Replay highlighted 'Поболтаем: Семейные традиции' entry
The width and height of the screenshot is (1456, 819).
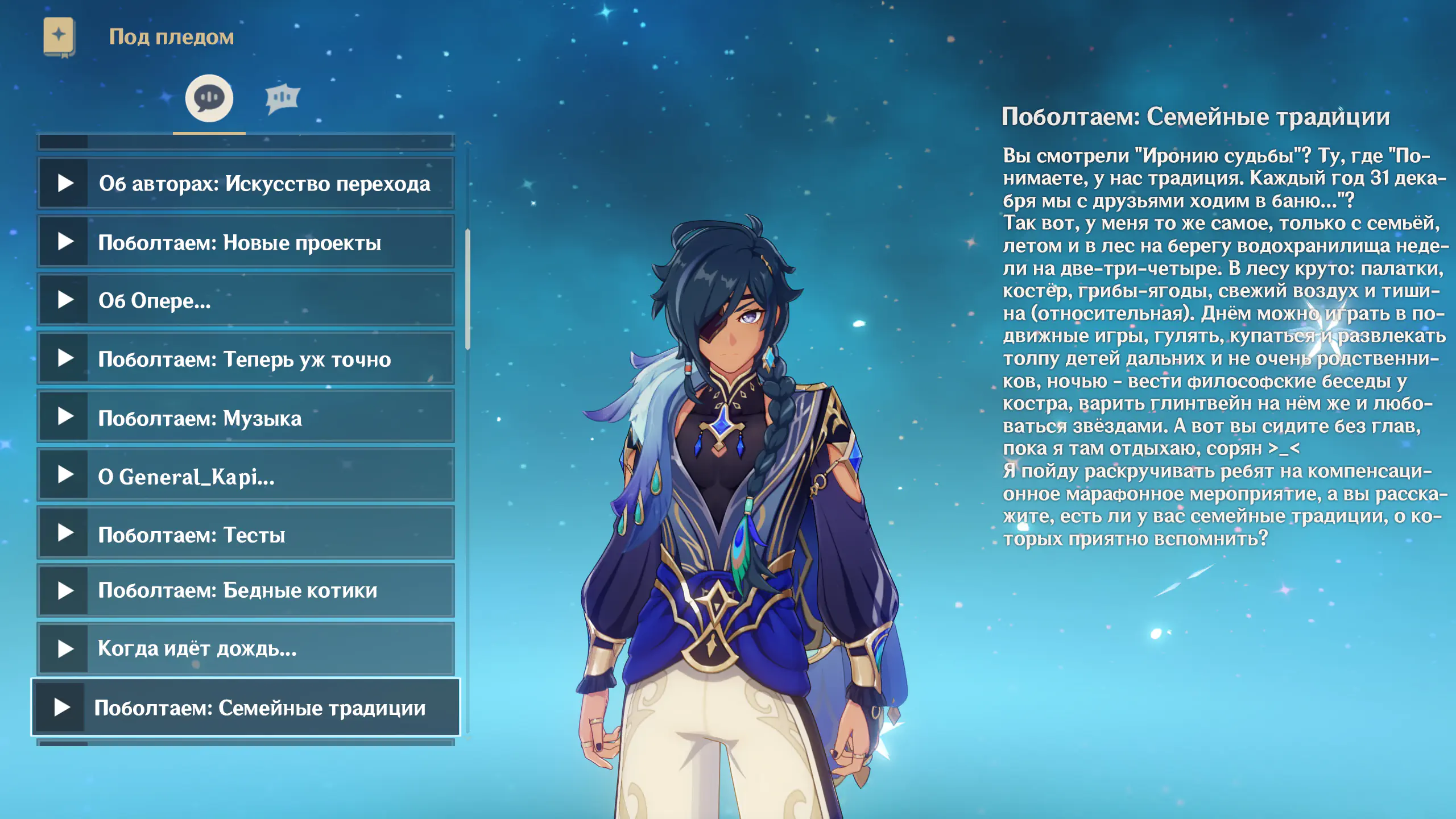[x=246, y=708]
